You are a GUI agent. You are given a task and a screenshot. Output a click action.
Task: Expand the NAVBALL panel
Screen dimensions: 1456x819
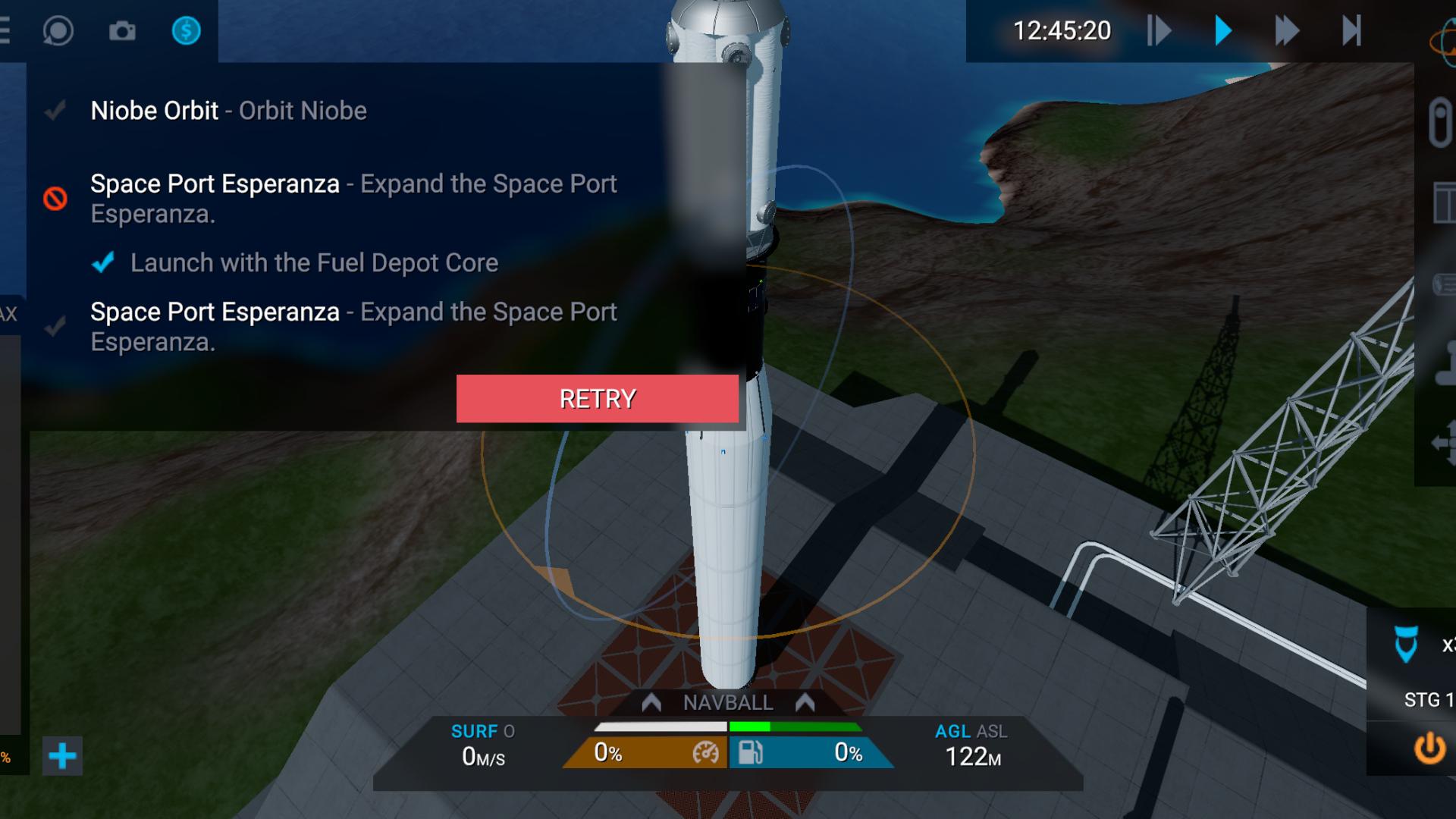point(727,703)
